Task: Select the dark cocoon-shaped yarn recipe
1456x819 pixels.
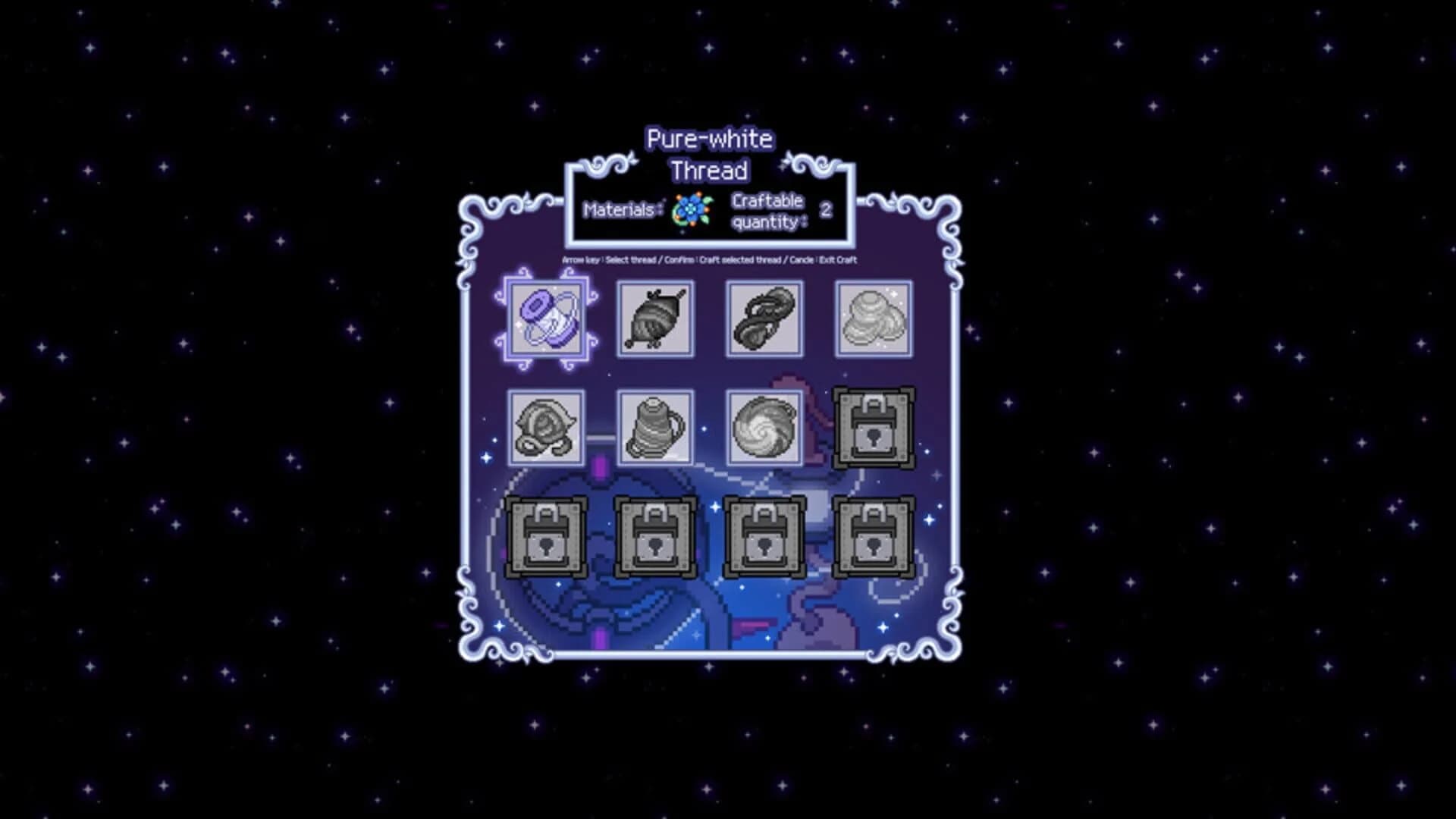Action: tap(656, 318)
